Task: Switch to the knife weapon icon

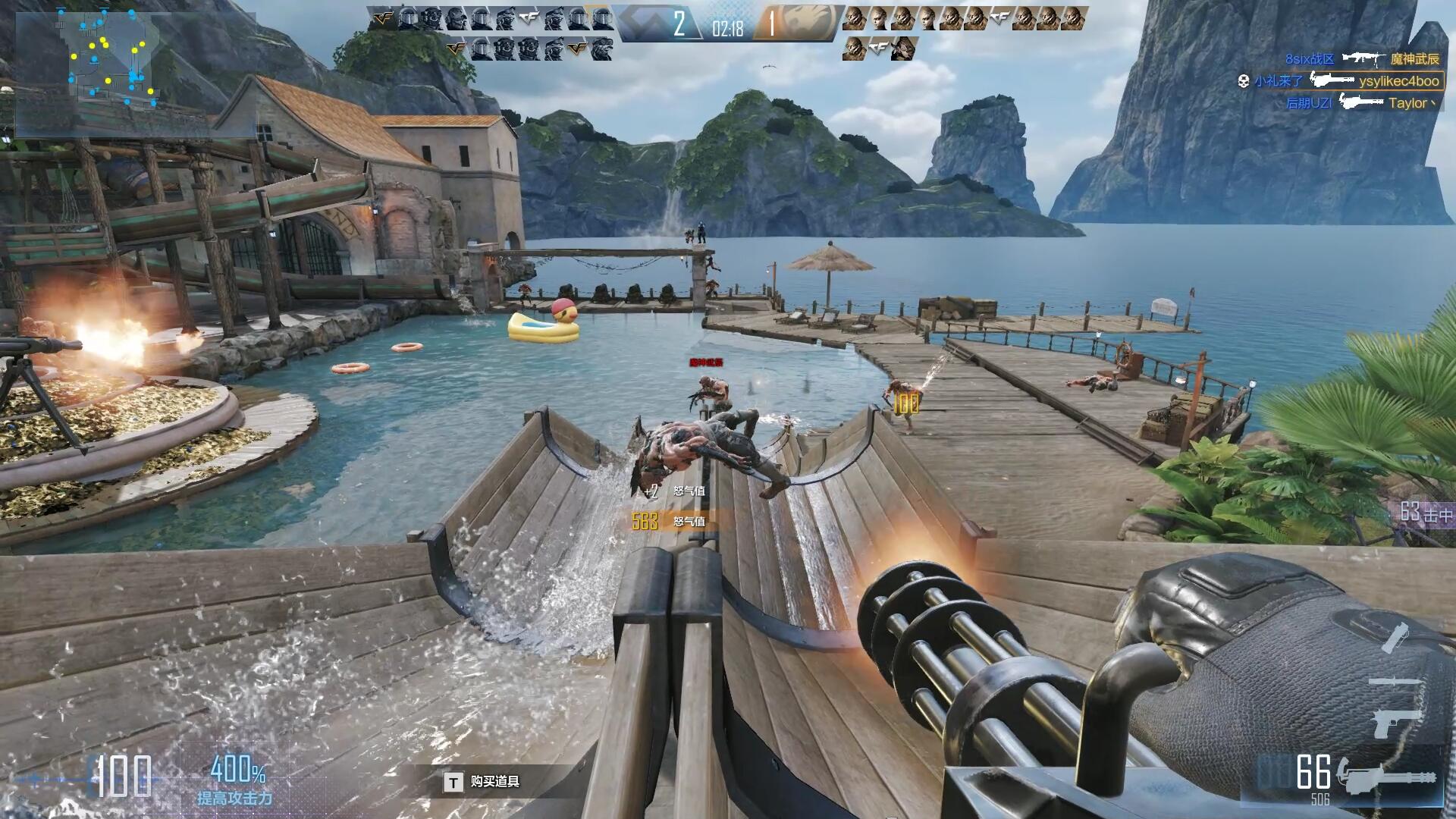Action: pyautogui.click(x=1394, y=682)
